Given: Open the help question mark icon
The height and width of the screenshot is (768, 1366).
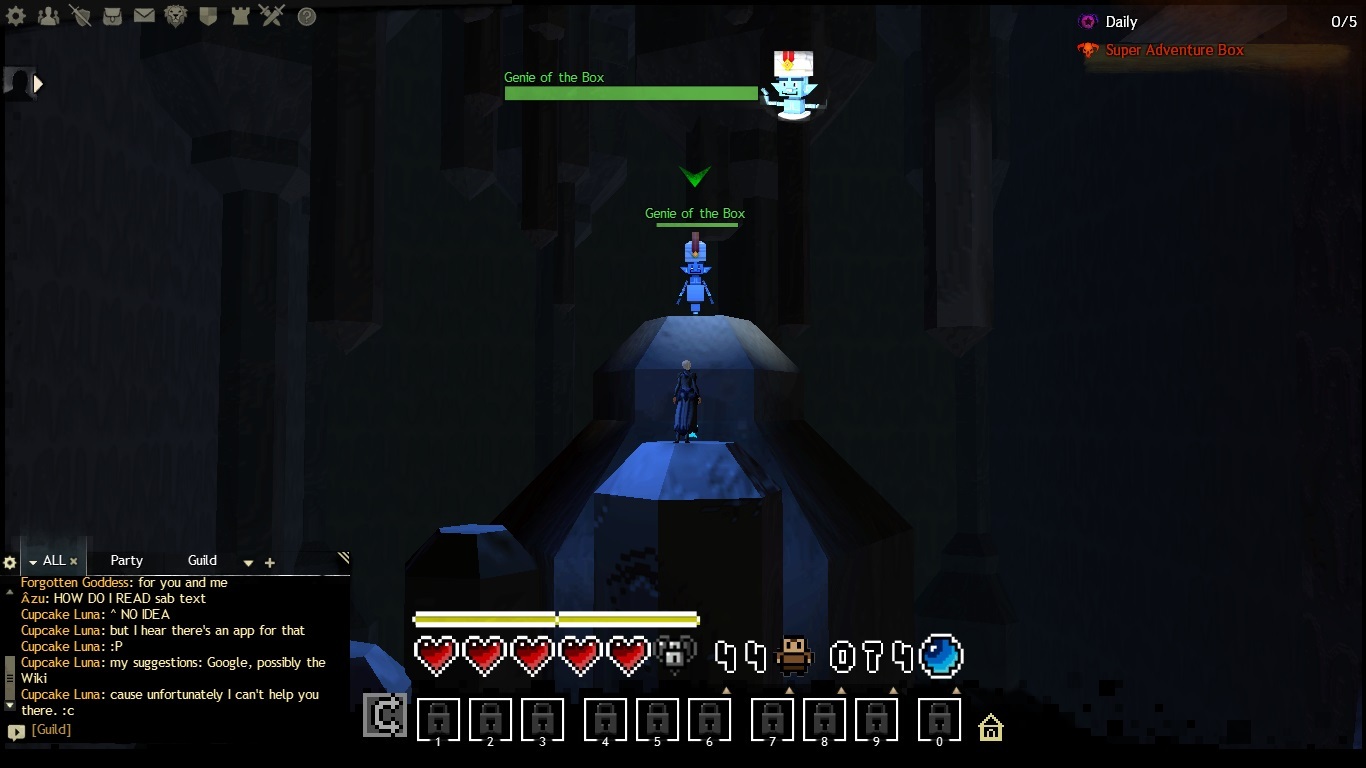Looking at the screenshot, I should tap(307, 17).
